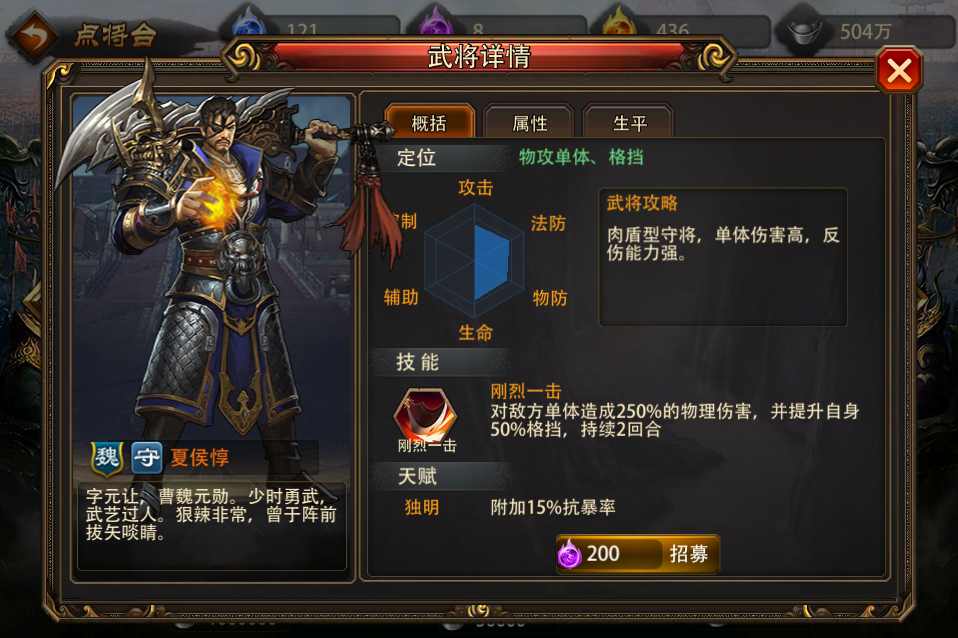958x638 pixels.
Task: Open the 属性 tab
Action: click(529, 123)
